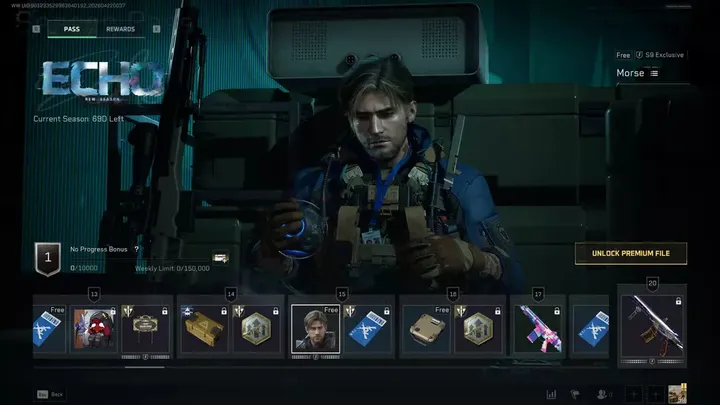
Task: Open the bar chart stats icon
Action: (x=551, y=394)
